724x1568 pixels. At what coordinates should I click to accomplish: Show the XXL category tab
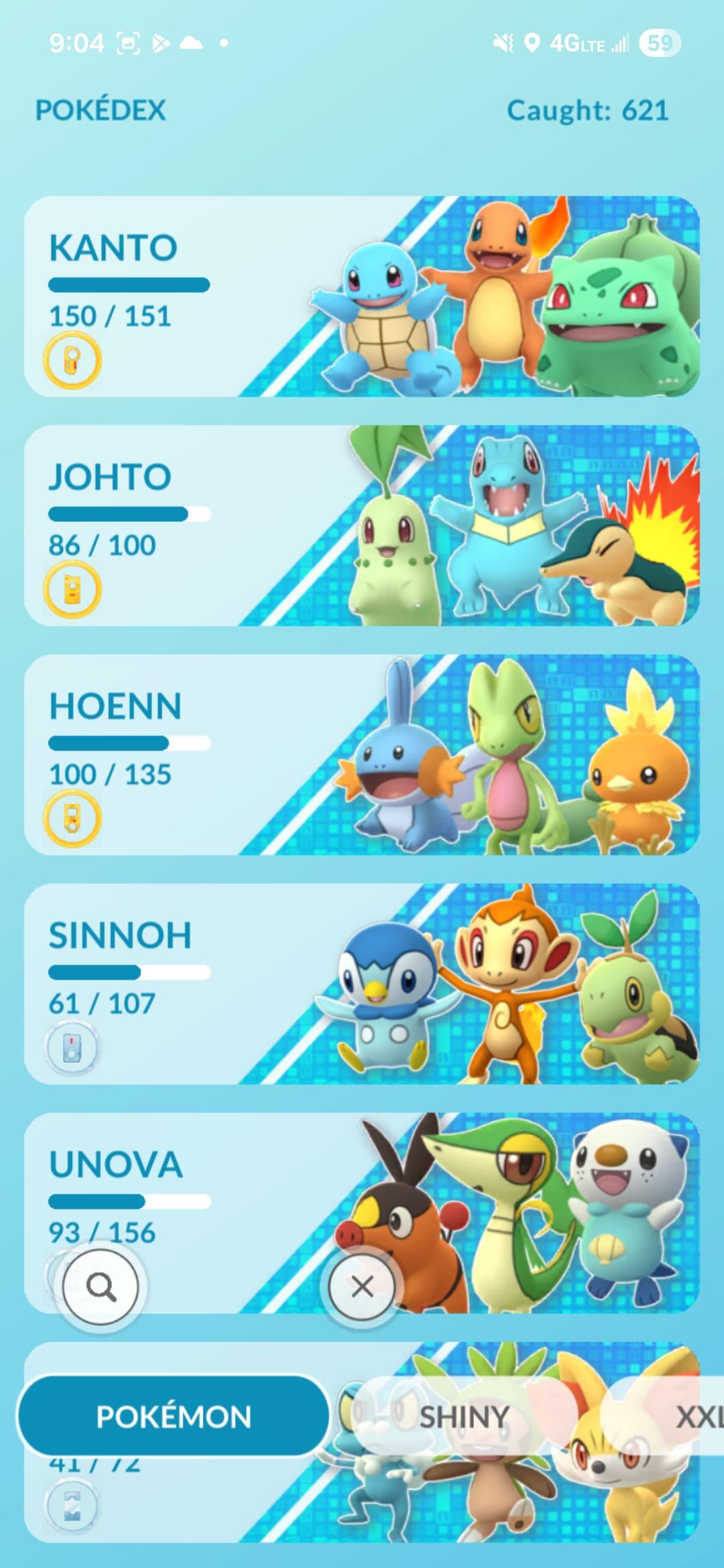click(x=699, y=1417)
